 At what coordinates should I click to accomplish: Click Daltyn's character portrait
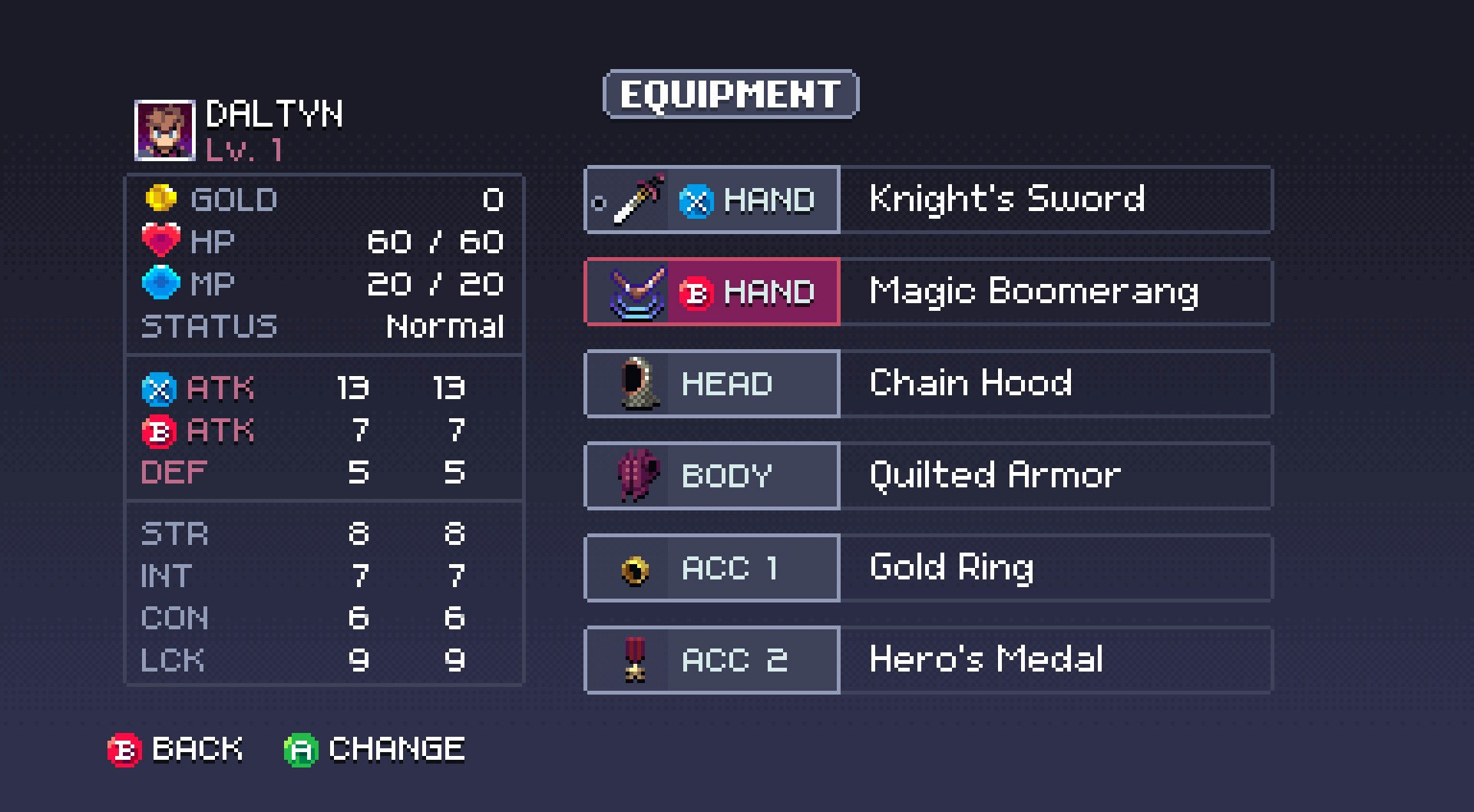point(165,132)
